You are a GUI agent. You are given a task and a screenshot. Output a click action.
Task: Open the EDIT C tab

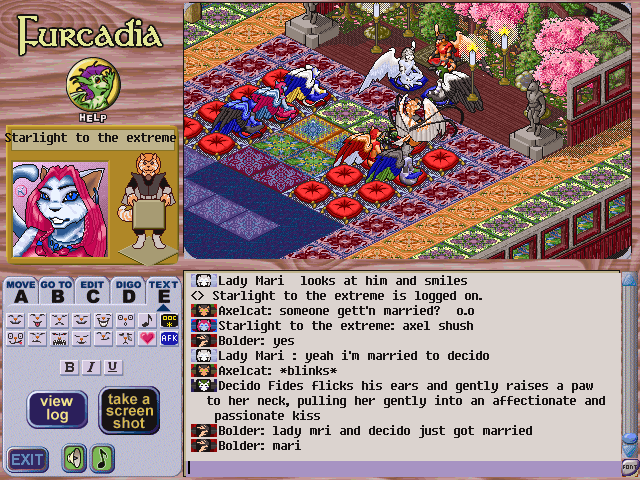coord(93,291)
